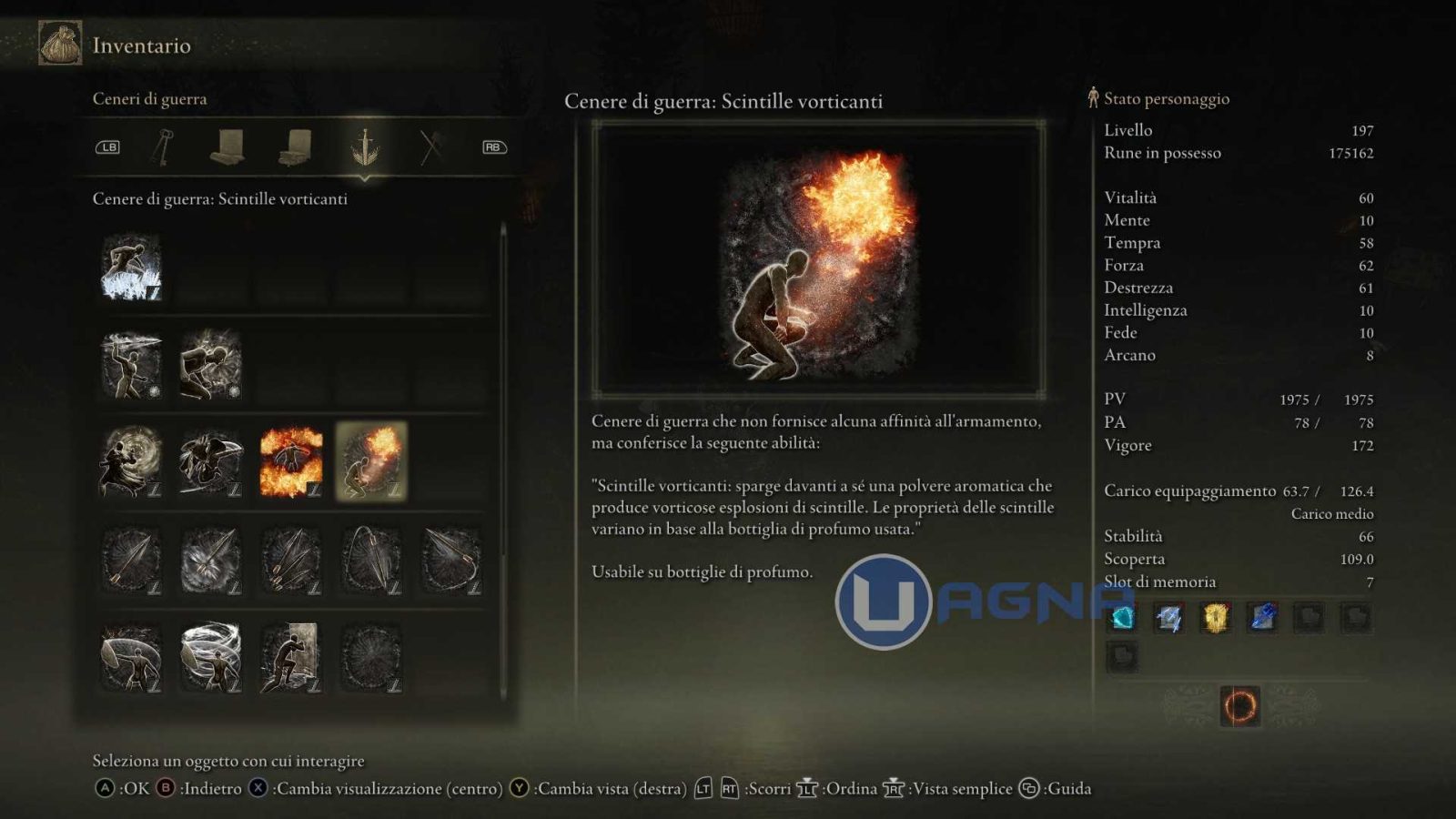Viewport: 1456px width, 819px height.
Task: Choose the blue magic arrow spell slot
Action: click(1262, 618)
